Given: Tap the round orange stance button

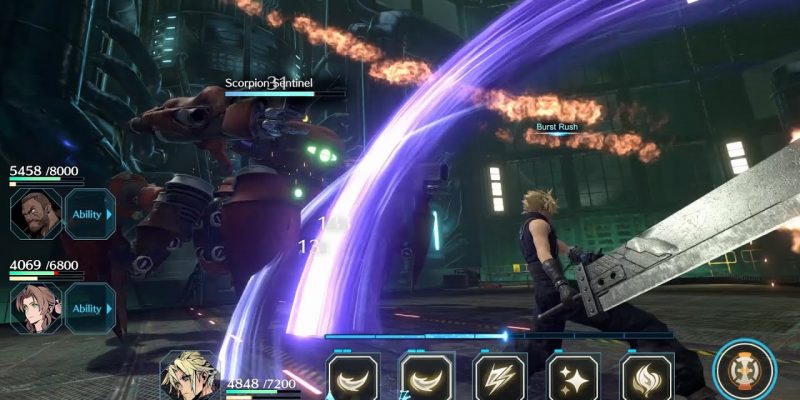Looking at the screenshot, I should pyautogui.click(x=745, y=369).
